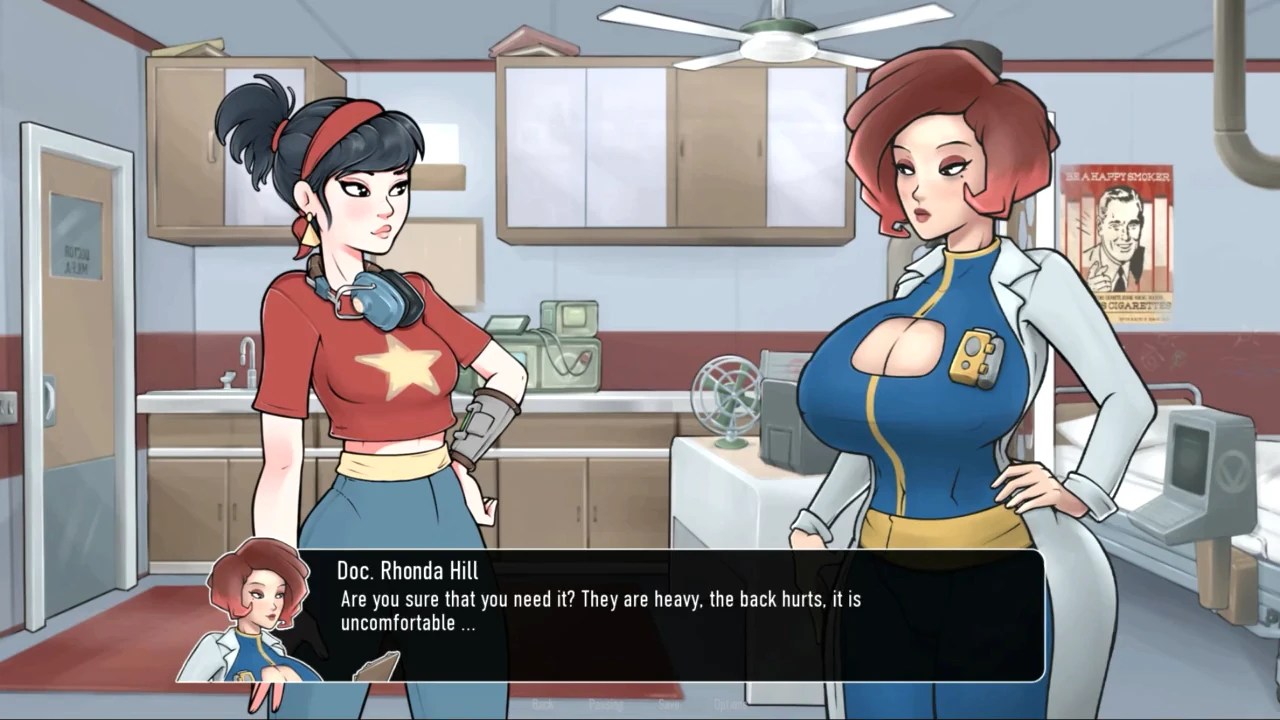Open the Options menu

click(x=729, y=704)
